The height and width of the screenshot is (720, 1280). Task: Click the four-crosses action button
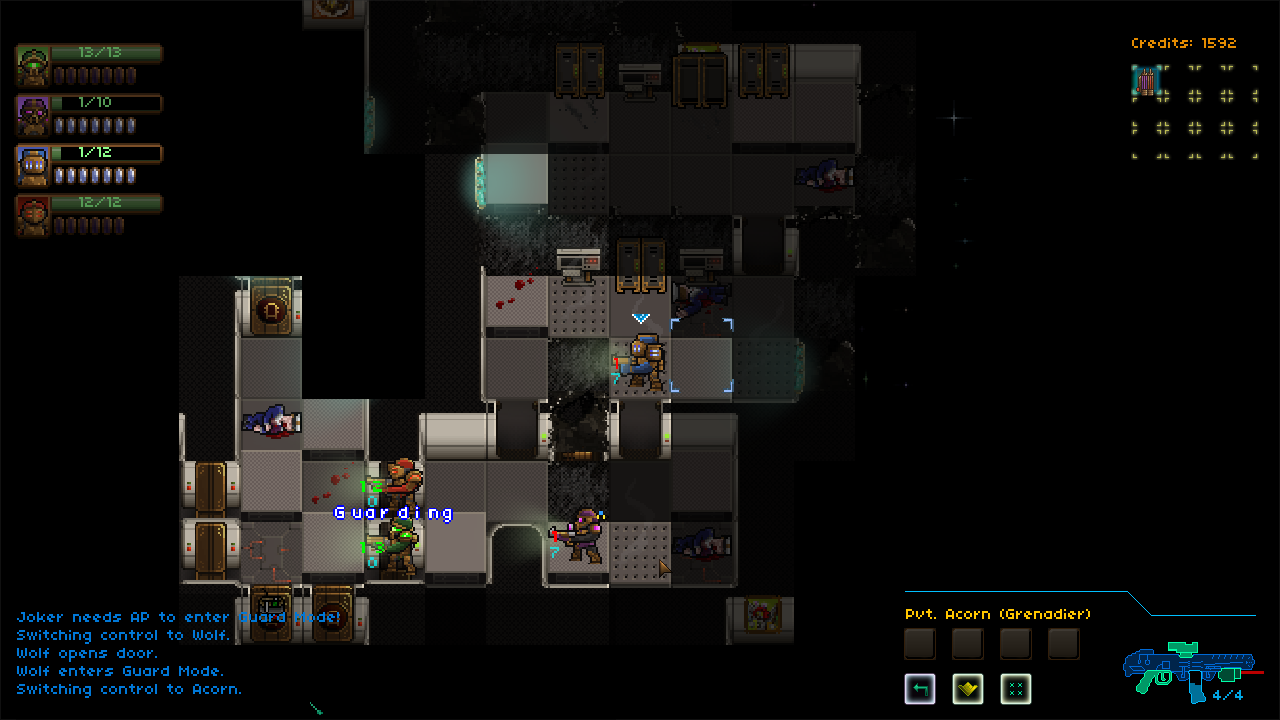(1015, 688)
